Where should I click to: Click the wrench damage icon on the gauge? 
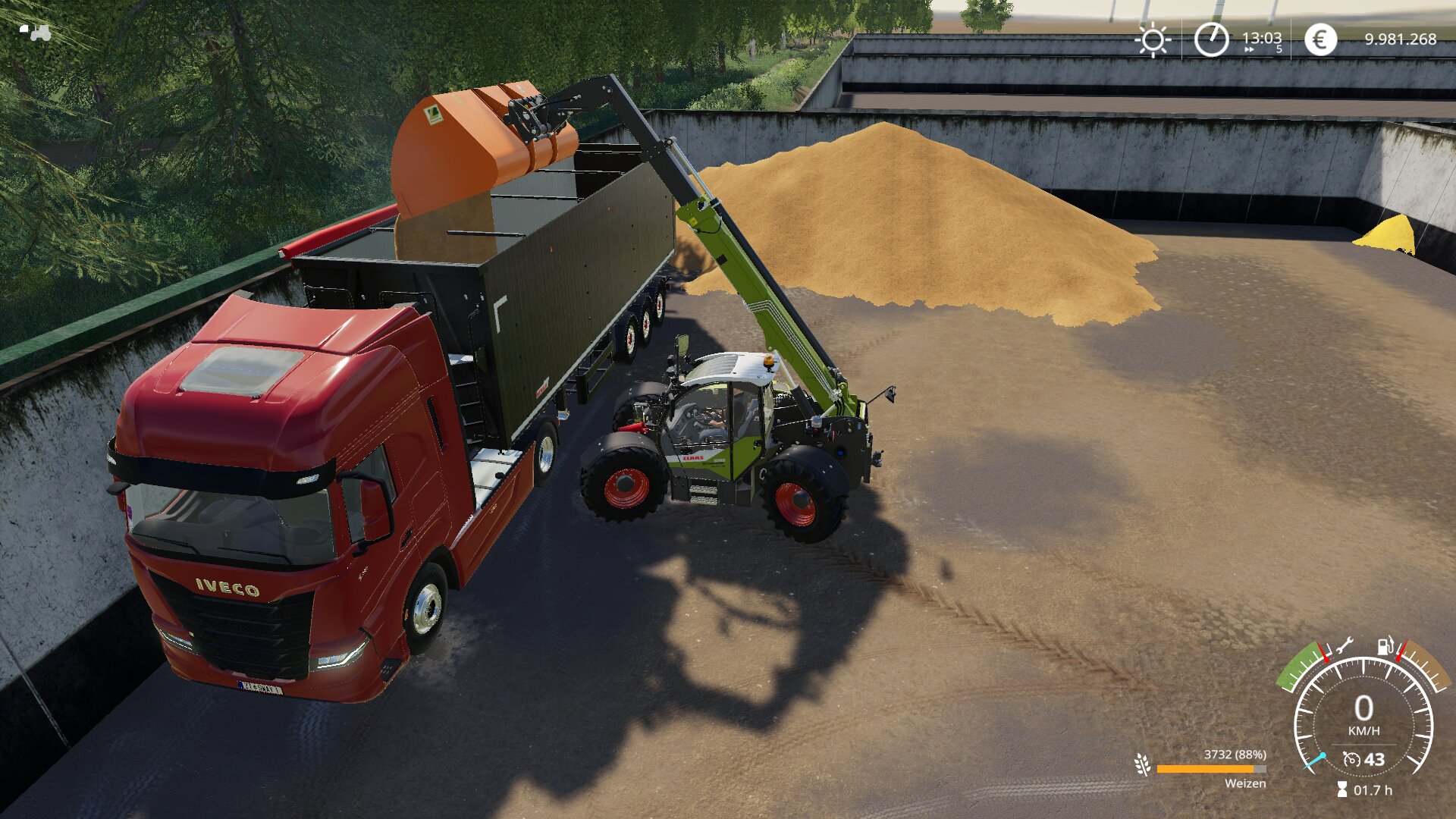coord(1345,646)
